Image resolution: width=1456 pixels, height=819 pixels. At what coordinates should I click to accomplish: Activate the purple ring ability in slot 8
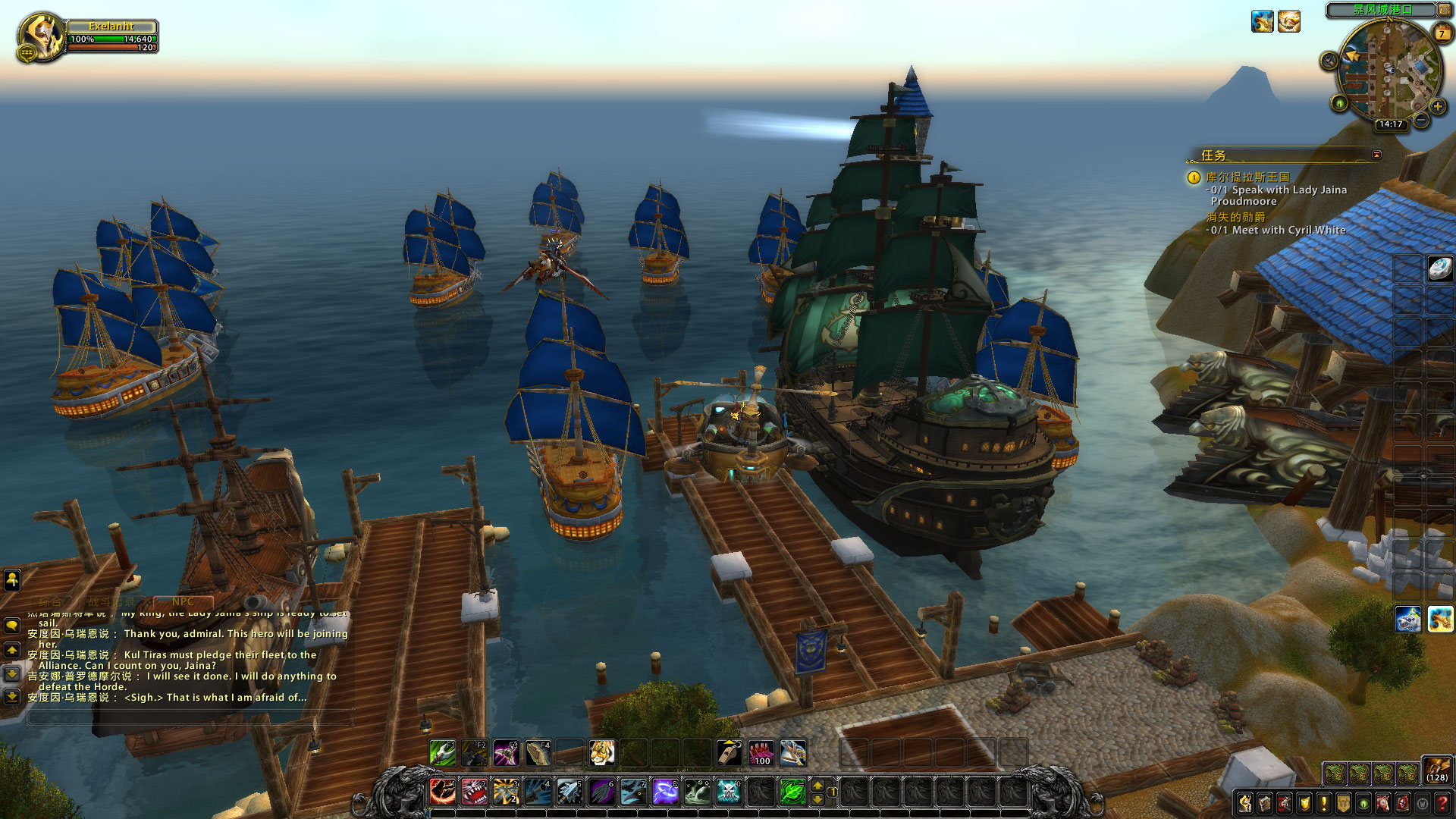(665, 792)
